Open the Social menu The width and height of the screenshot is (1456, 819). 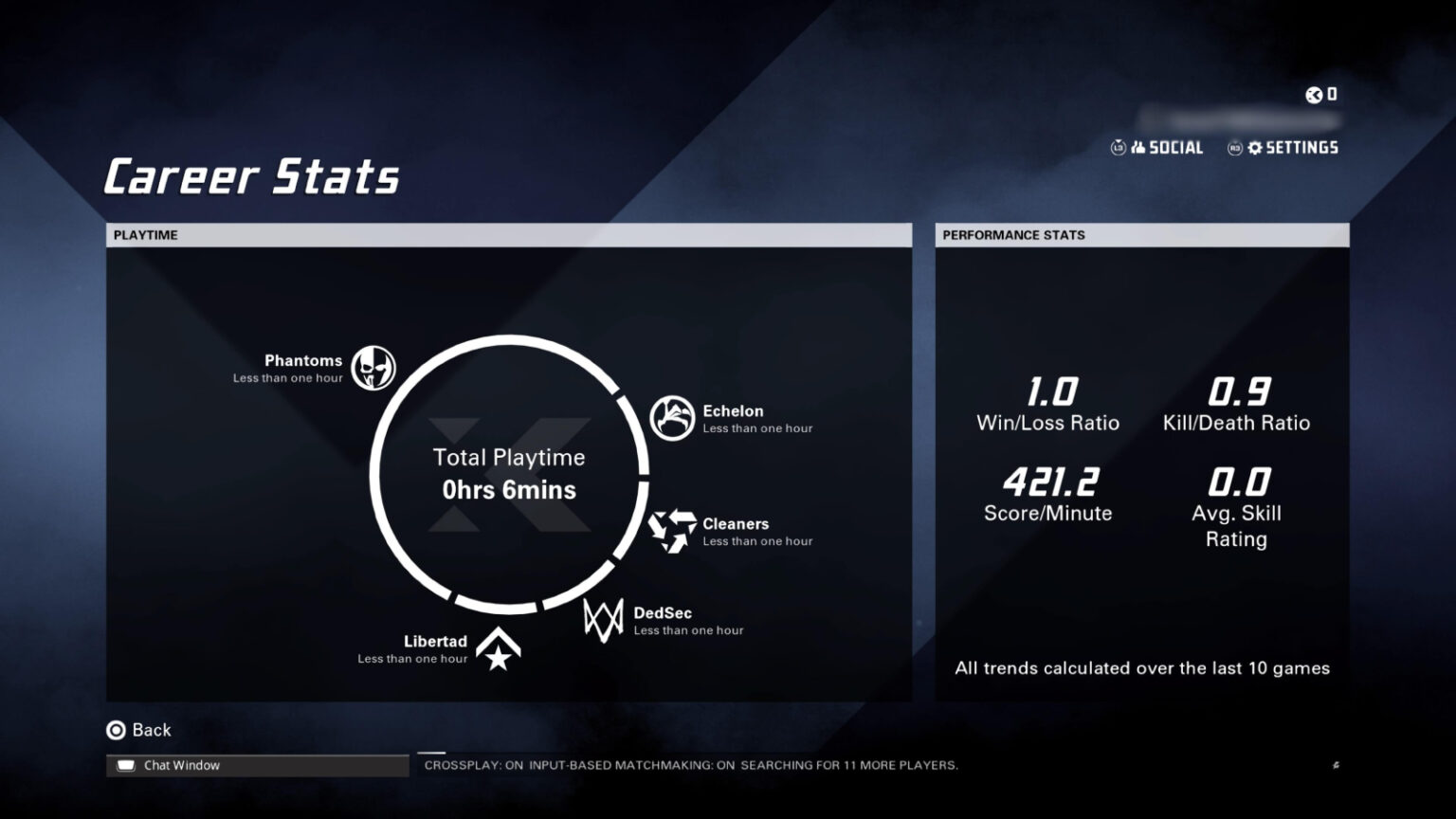tap(1175, 148)
